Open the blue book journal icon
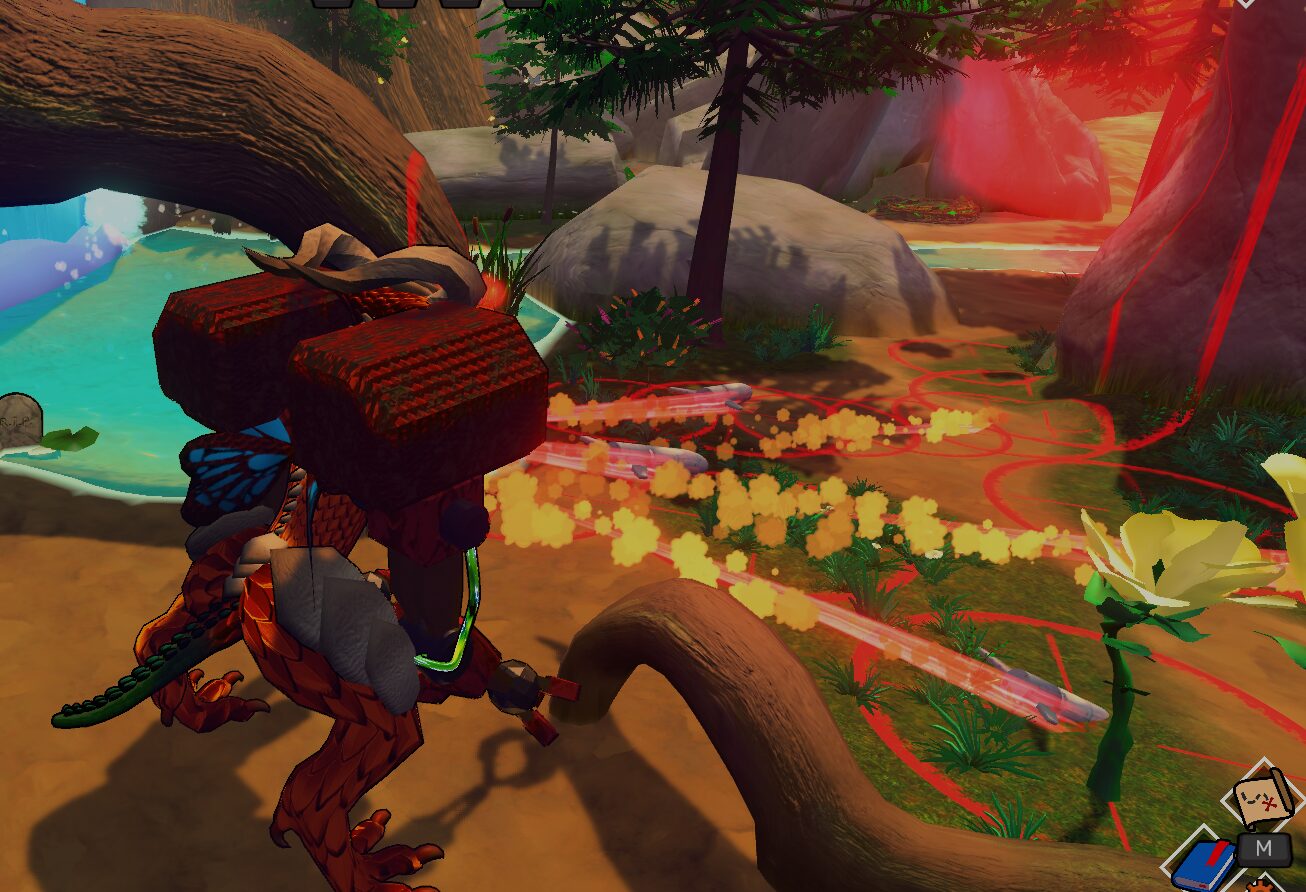Image resolution: width=1306 pixels, height=892 pixels. [x=1203, y=865]
